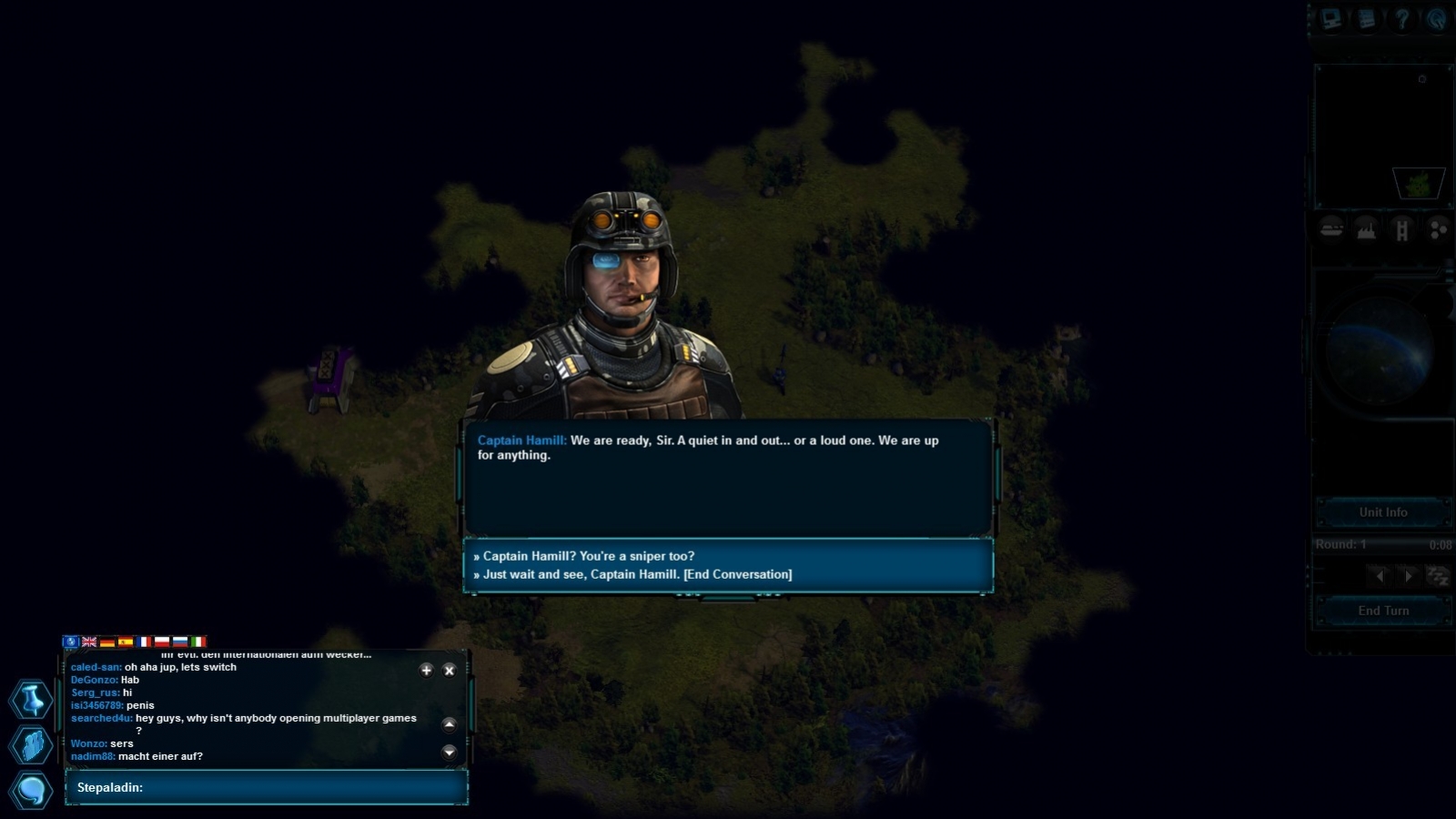1456x819 pixels.
Task: Select the pushpin icon beside the chat
Action: pyautogui.click(x=31, y=700)
